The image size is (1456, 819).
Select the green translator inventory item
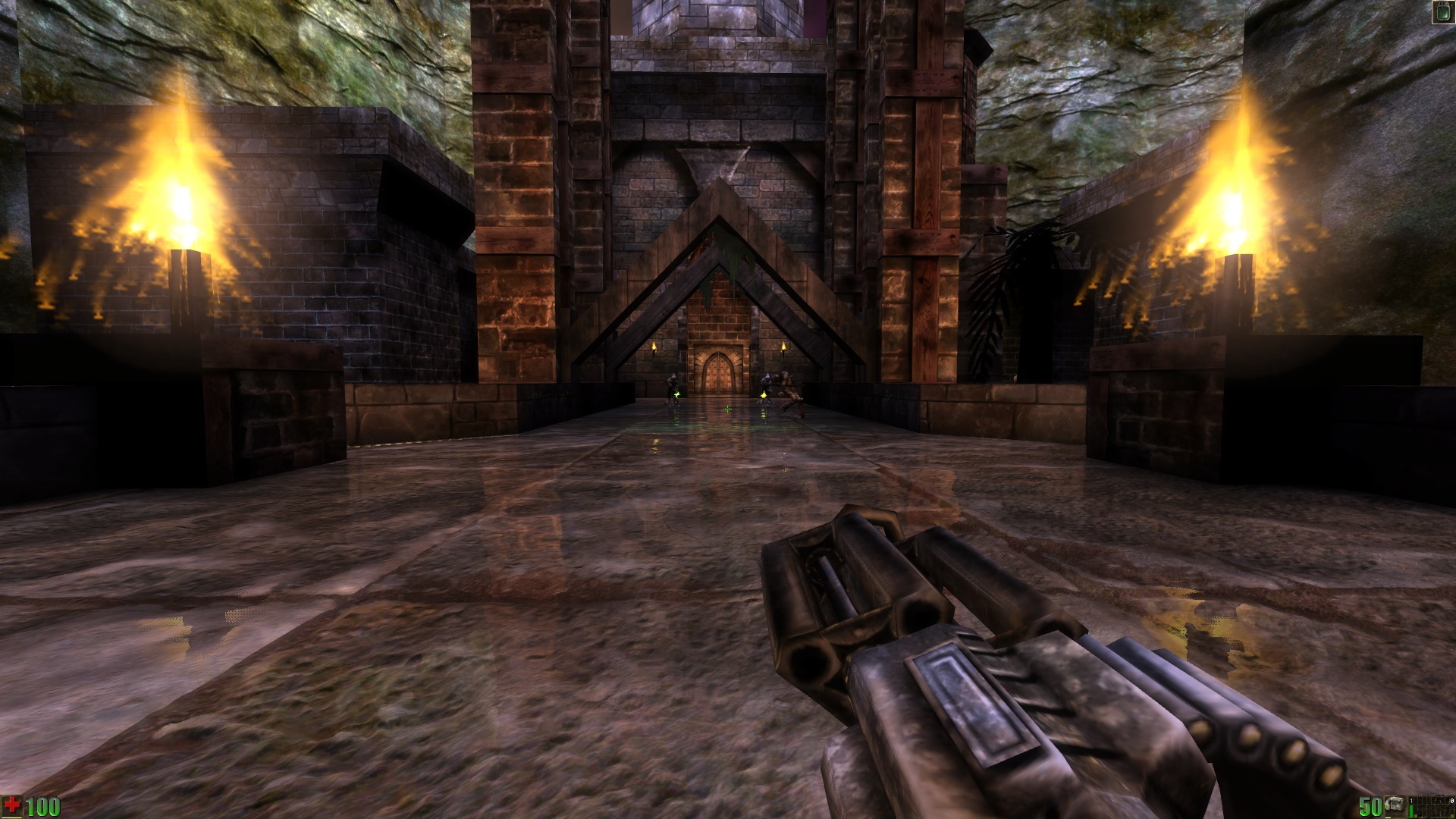pyautogui.click(x=1441, y=11)
